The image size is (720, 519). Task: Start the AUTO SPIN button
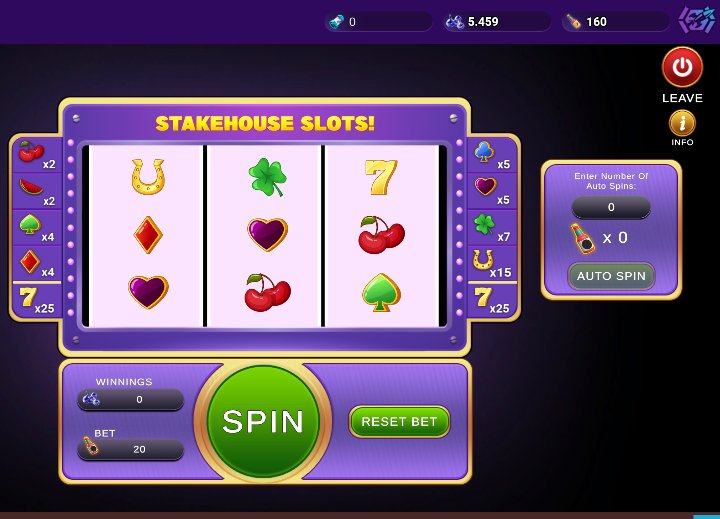click(x=611, y=276)
